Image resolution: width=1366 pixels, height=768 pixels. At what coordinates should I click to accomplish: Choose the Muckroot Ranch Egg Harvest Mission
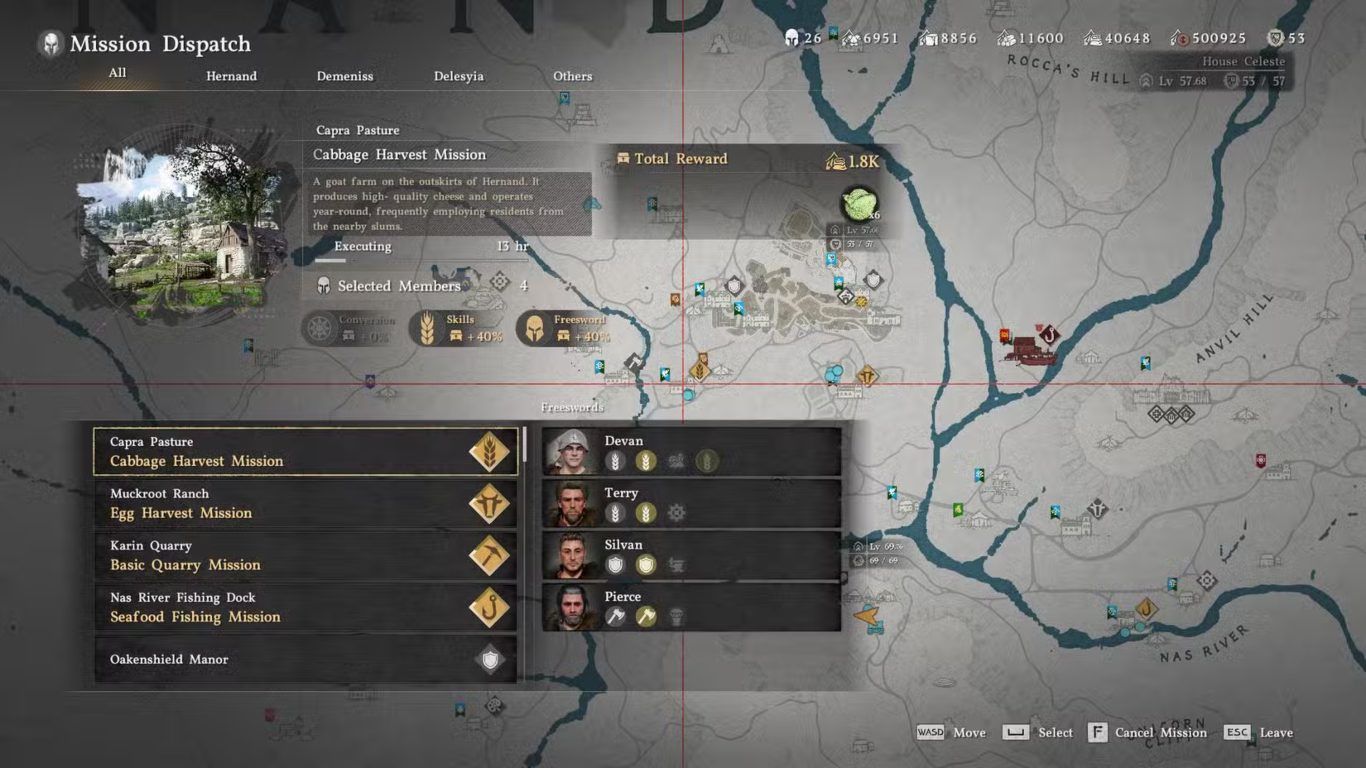(305, 504)
